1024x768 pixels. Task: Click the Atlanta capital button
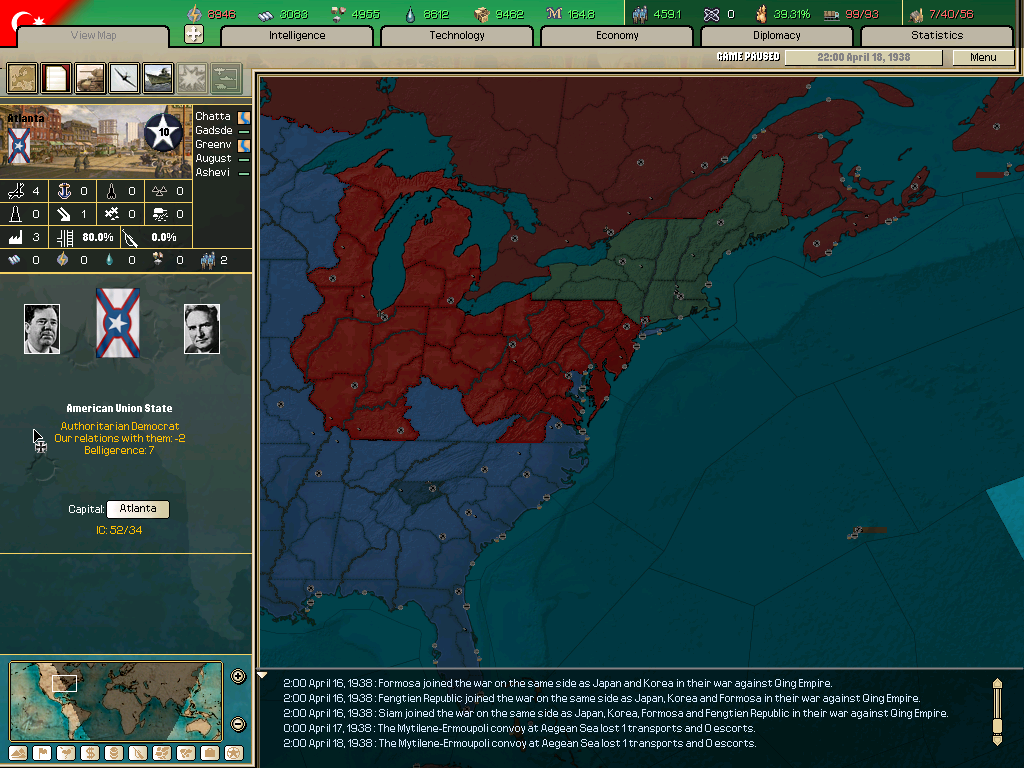click(138, 509)
